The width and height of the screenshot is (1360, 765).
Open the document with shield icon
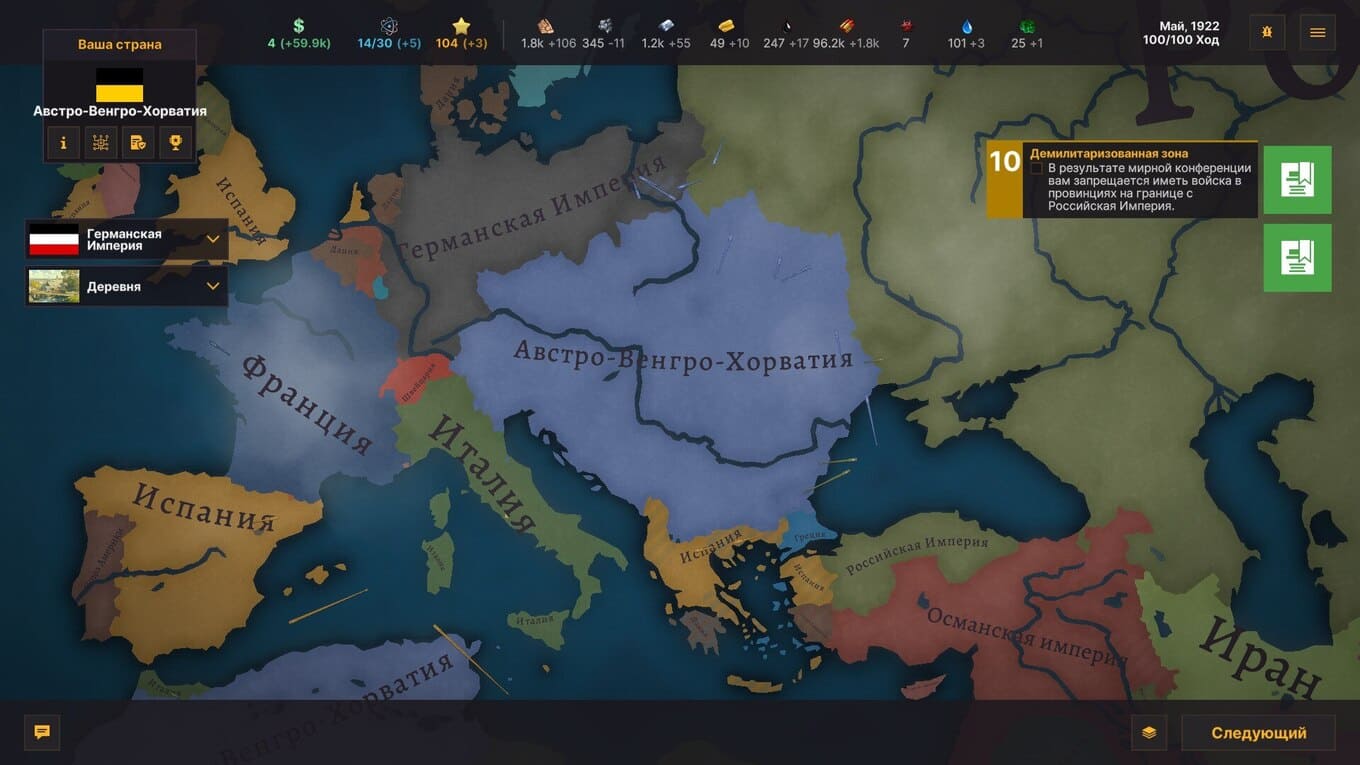[x=138, y=143]
